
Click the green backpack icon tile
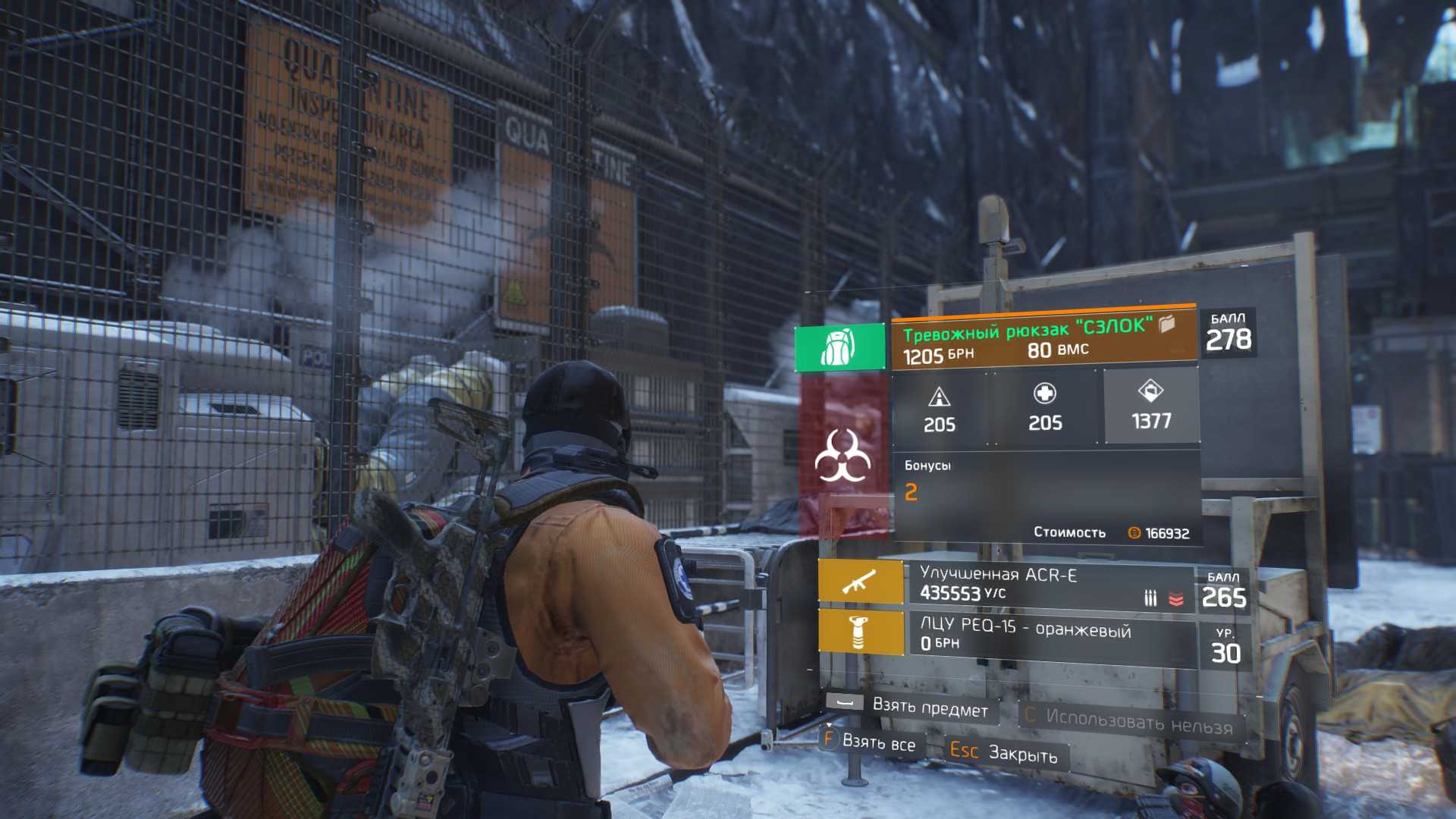point(839,347)
